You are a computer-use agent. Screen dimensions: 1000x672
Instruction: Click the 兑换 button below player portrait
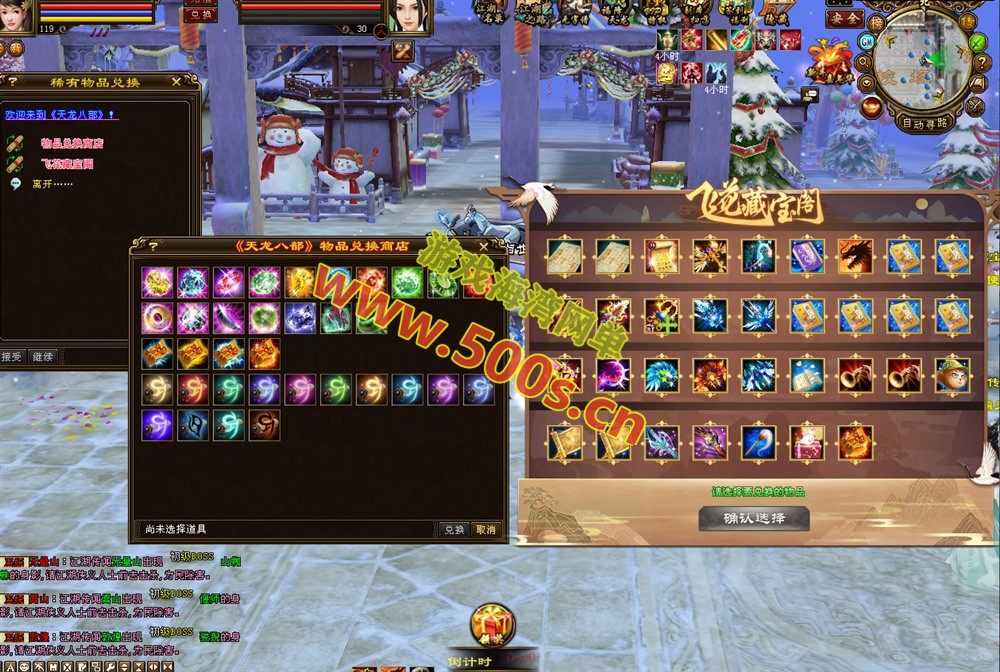point(201,15)
